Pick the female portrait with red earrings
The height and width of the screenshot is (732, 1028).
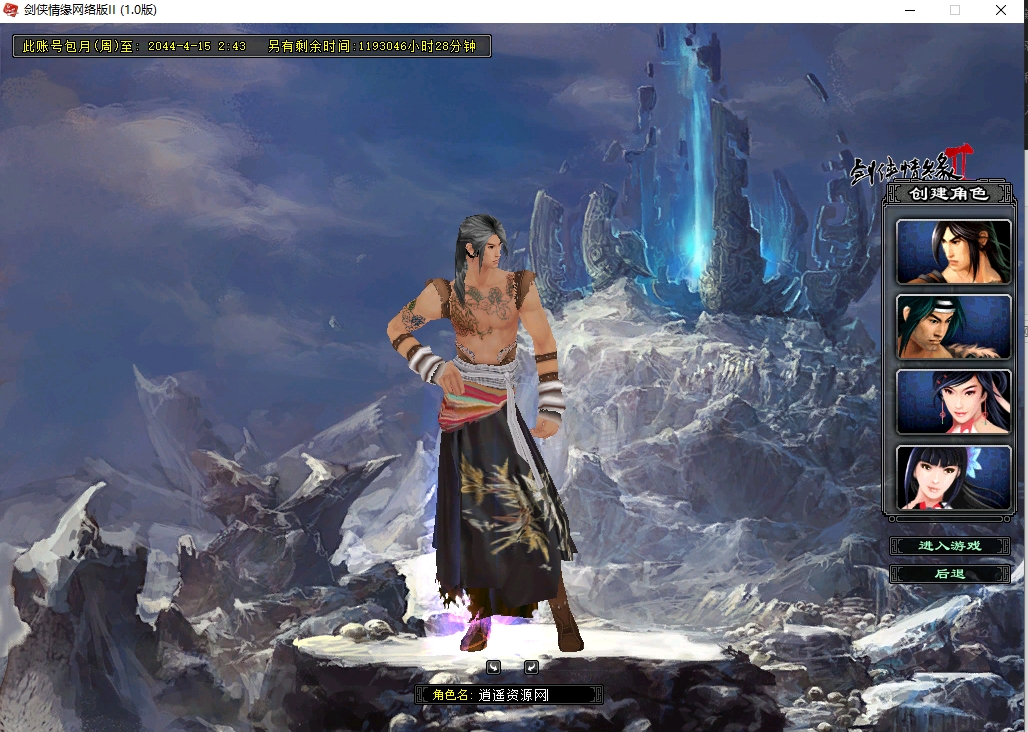pos(953,402)
